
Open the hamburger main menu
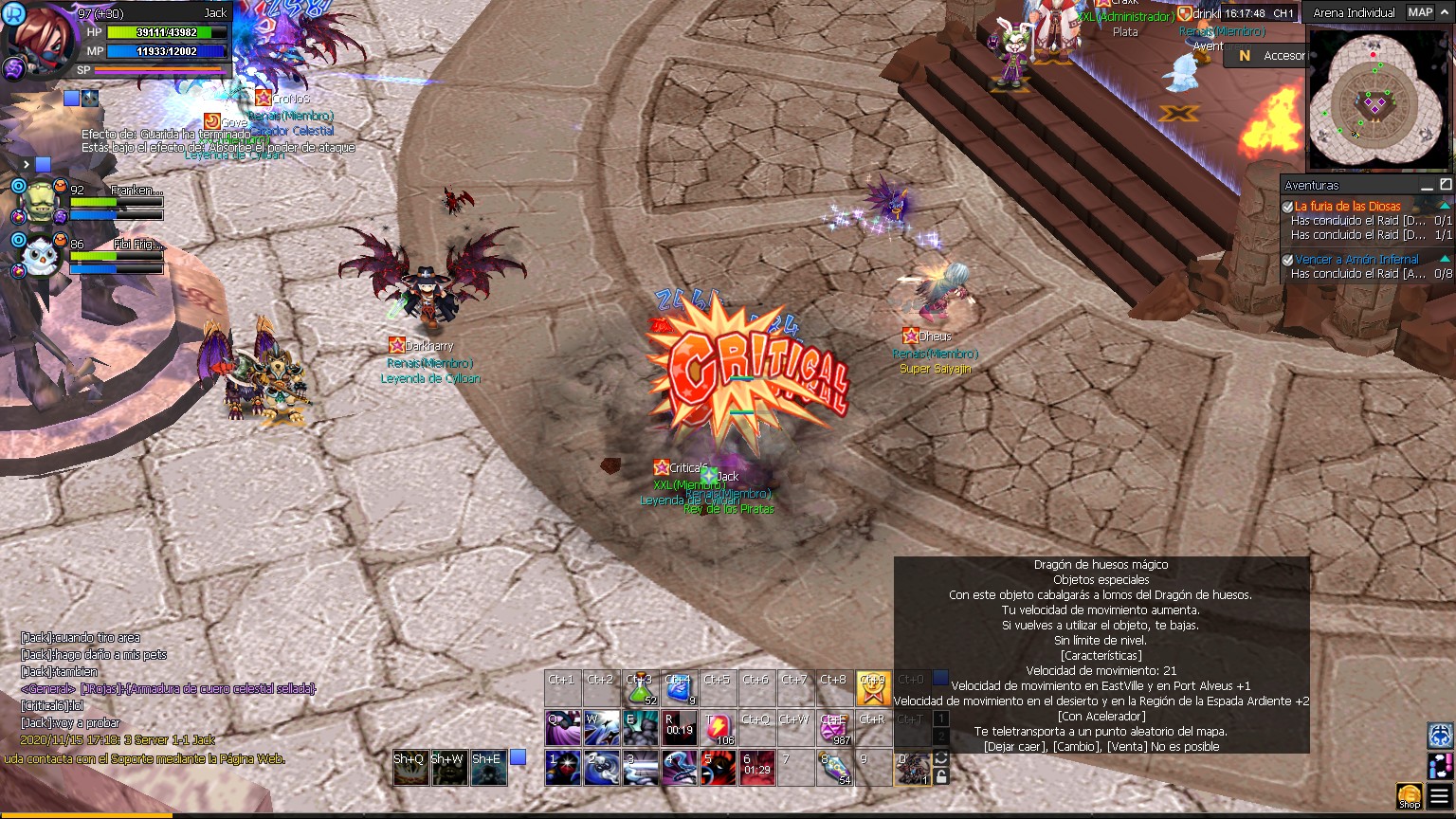[x=1441, y=796]
